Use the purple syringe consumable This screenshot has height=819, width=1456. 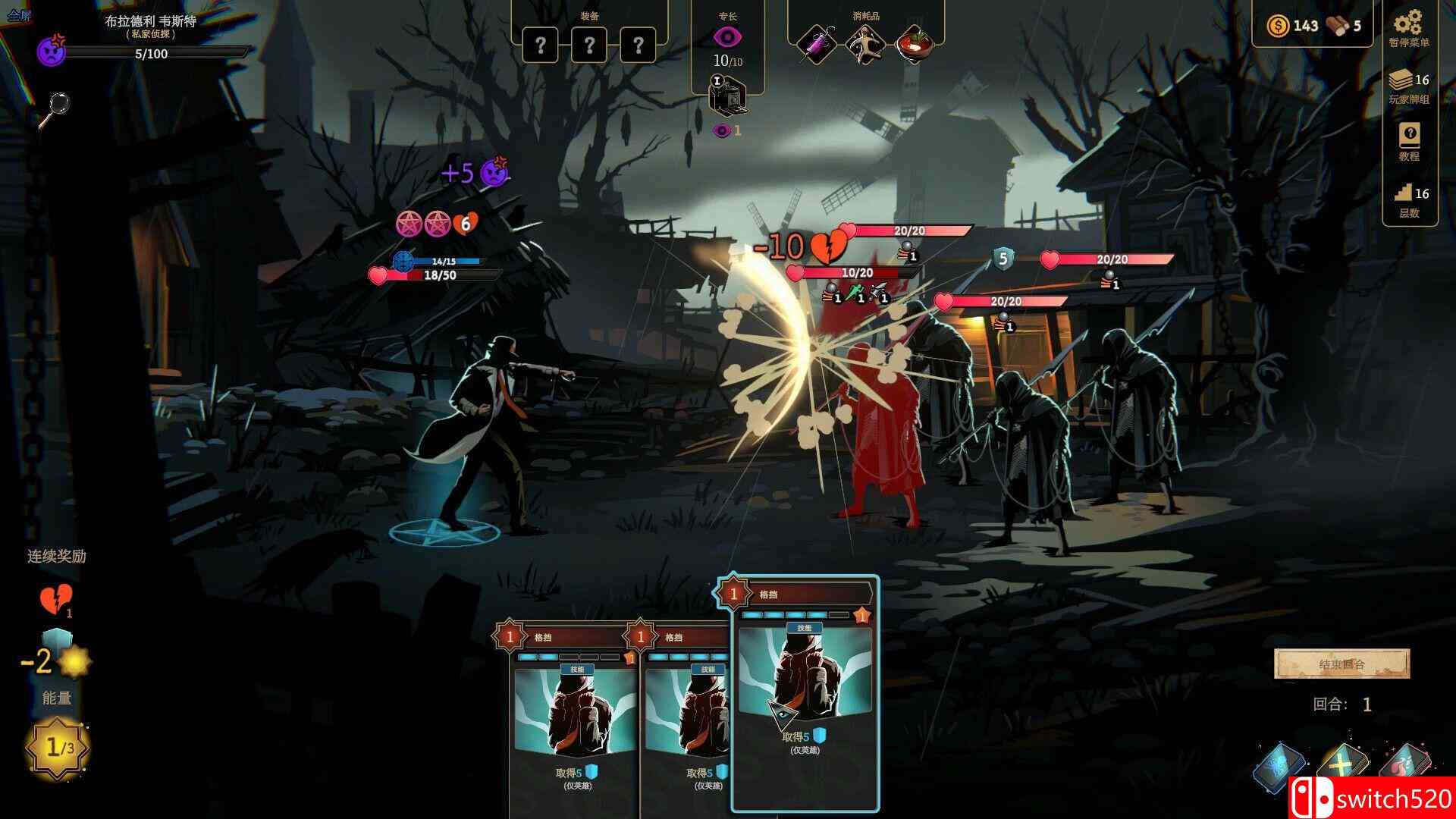(817, 45)
